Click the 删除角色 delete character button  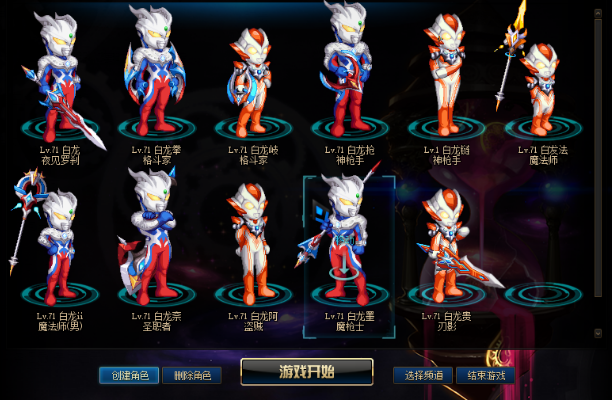pyautogui.click(x=191, y=376)
